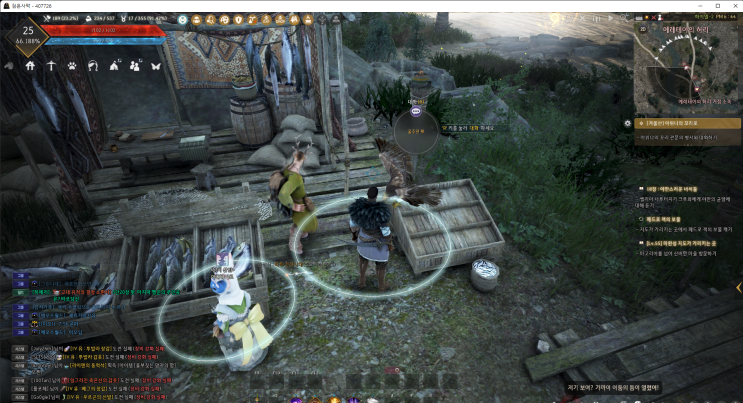
Task: Click the house icon in HUD row
Action: (x=30, y=66)
